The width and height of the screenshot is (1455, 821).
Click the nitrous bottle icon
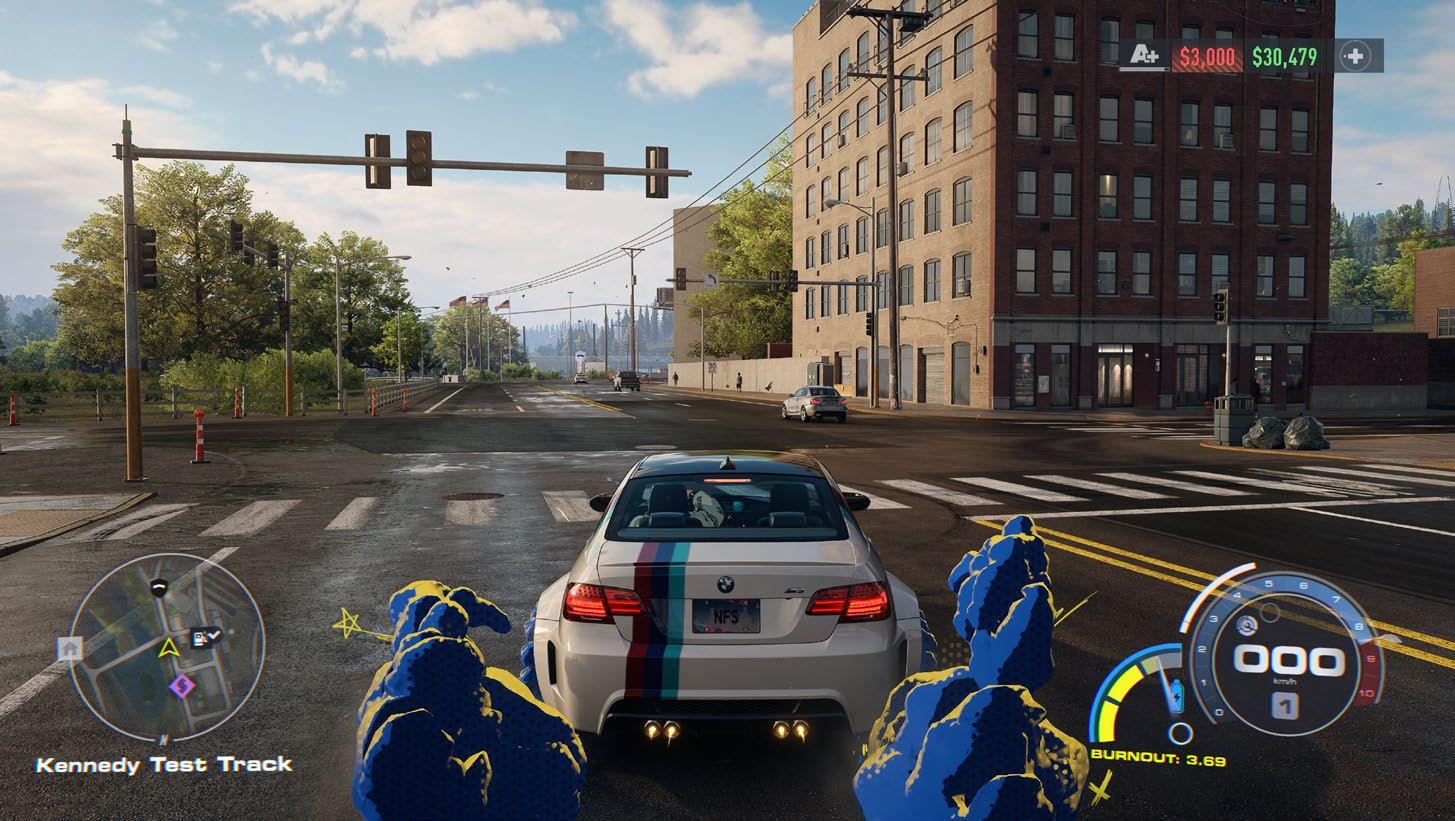(x=1175, y=691)
